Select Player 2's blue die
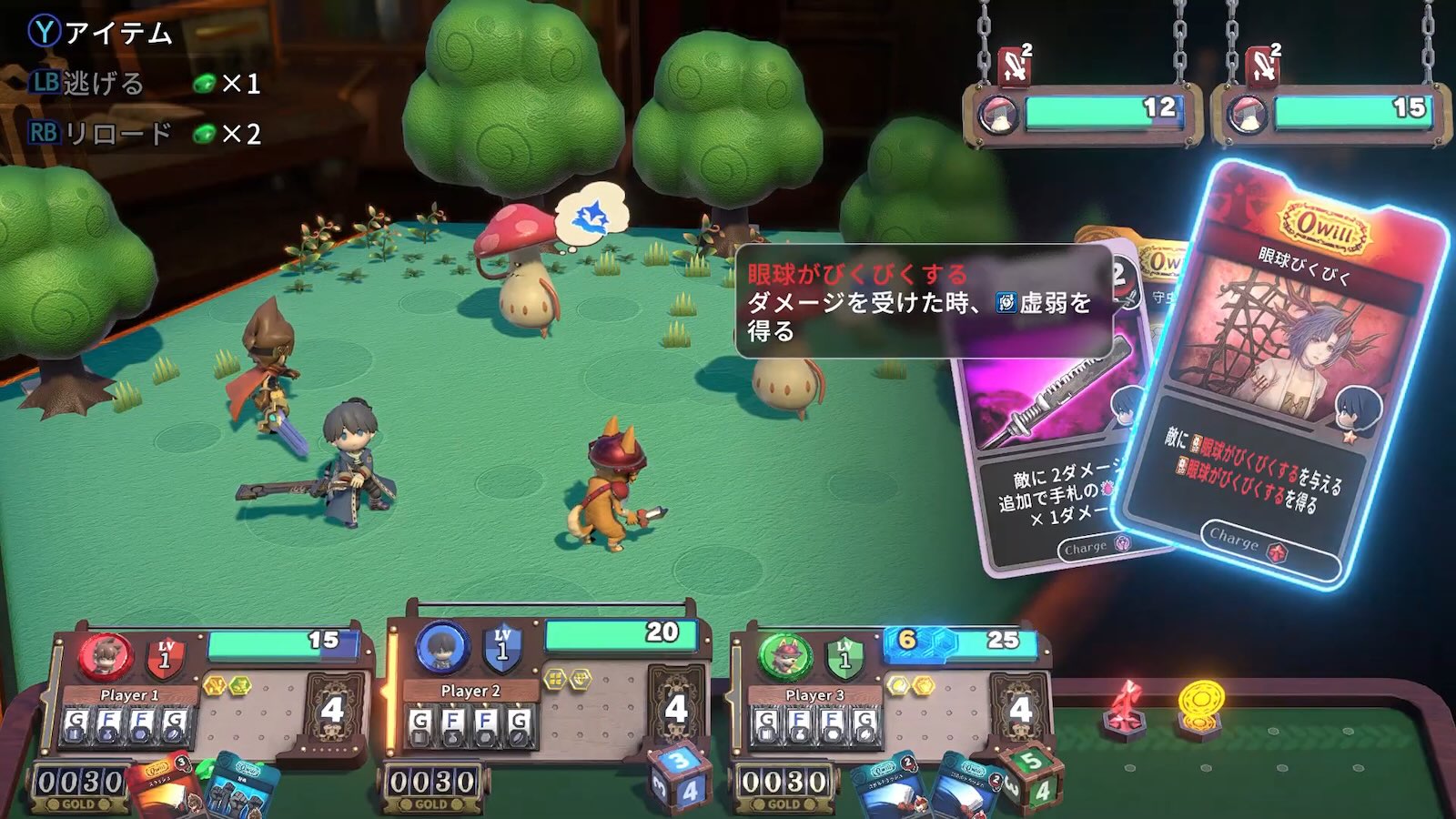 pyautogui.click(x=680, y=778)
